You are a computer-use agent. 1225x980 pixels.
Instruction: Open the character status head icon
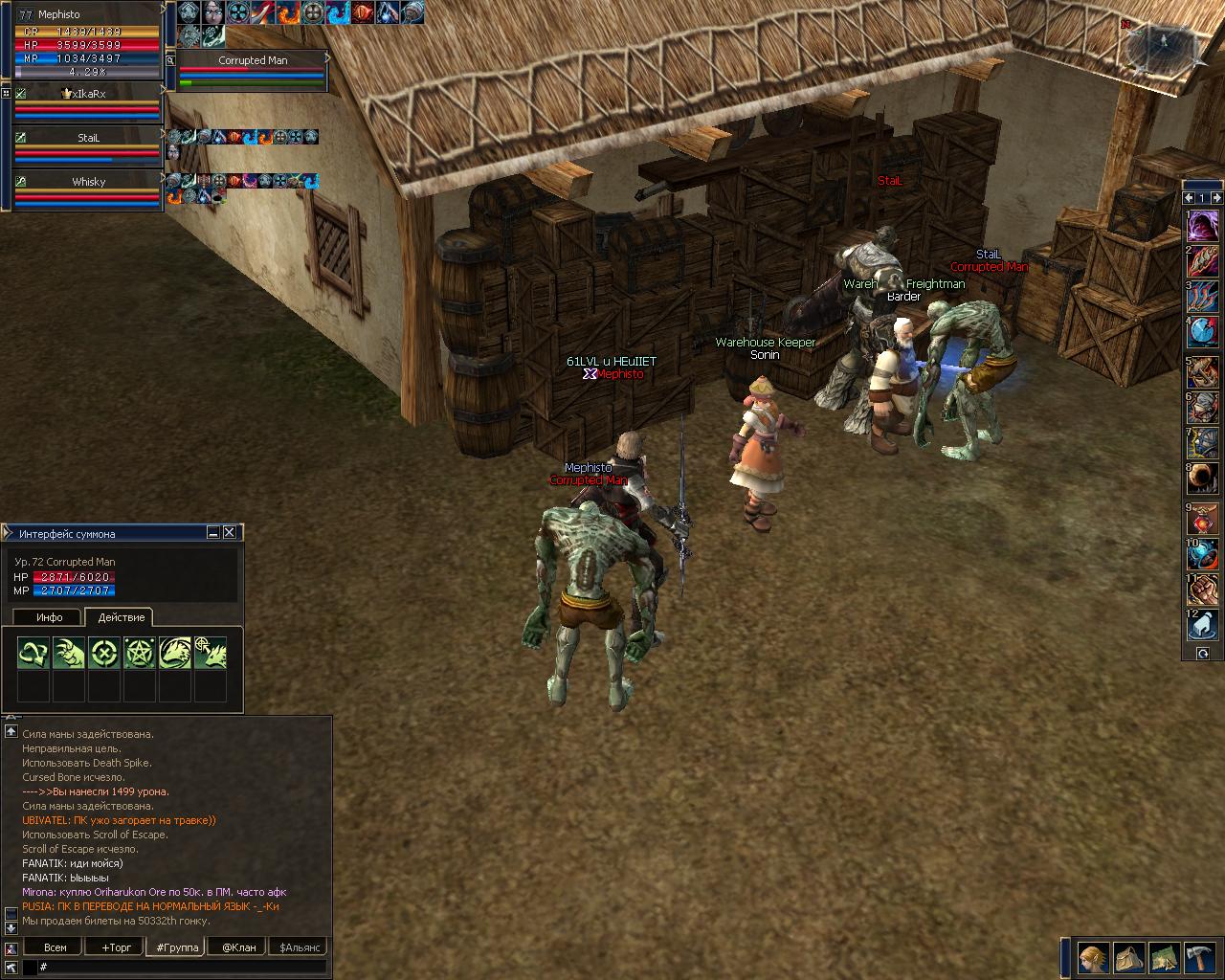point(1092,957)
